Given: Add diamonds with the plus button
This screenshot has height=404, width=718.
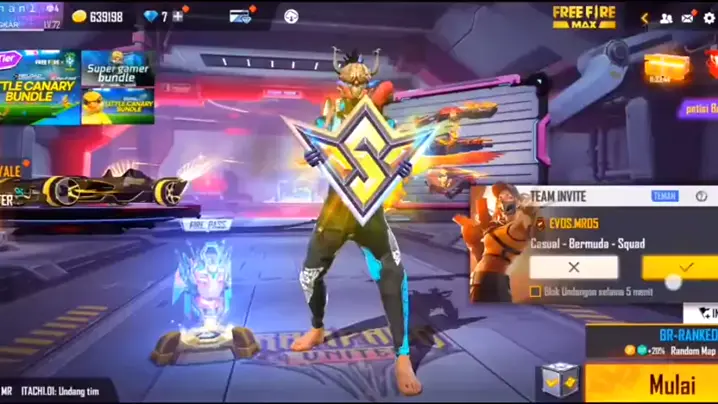Looking at the screenshot, I should 178,17.
